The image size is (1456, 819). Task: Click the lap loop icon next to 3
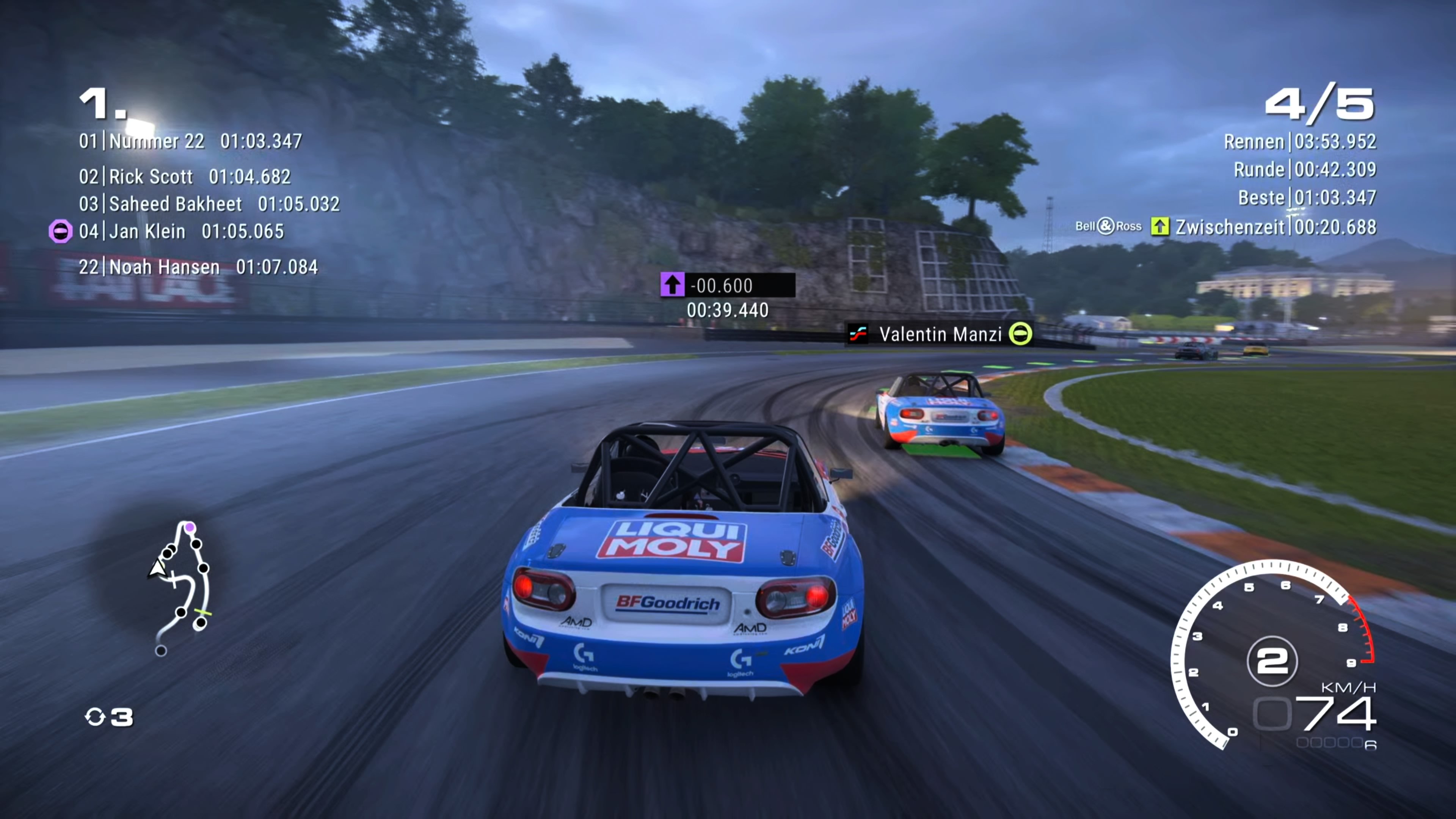pyautogui.click(x=96, y=717)
